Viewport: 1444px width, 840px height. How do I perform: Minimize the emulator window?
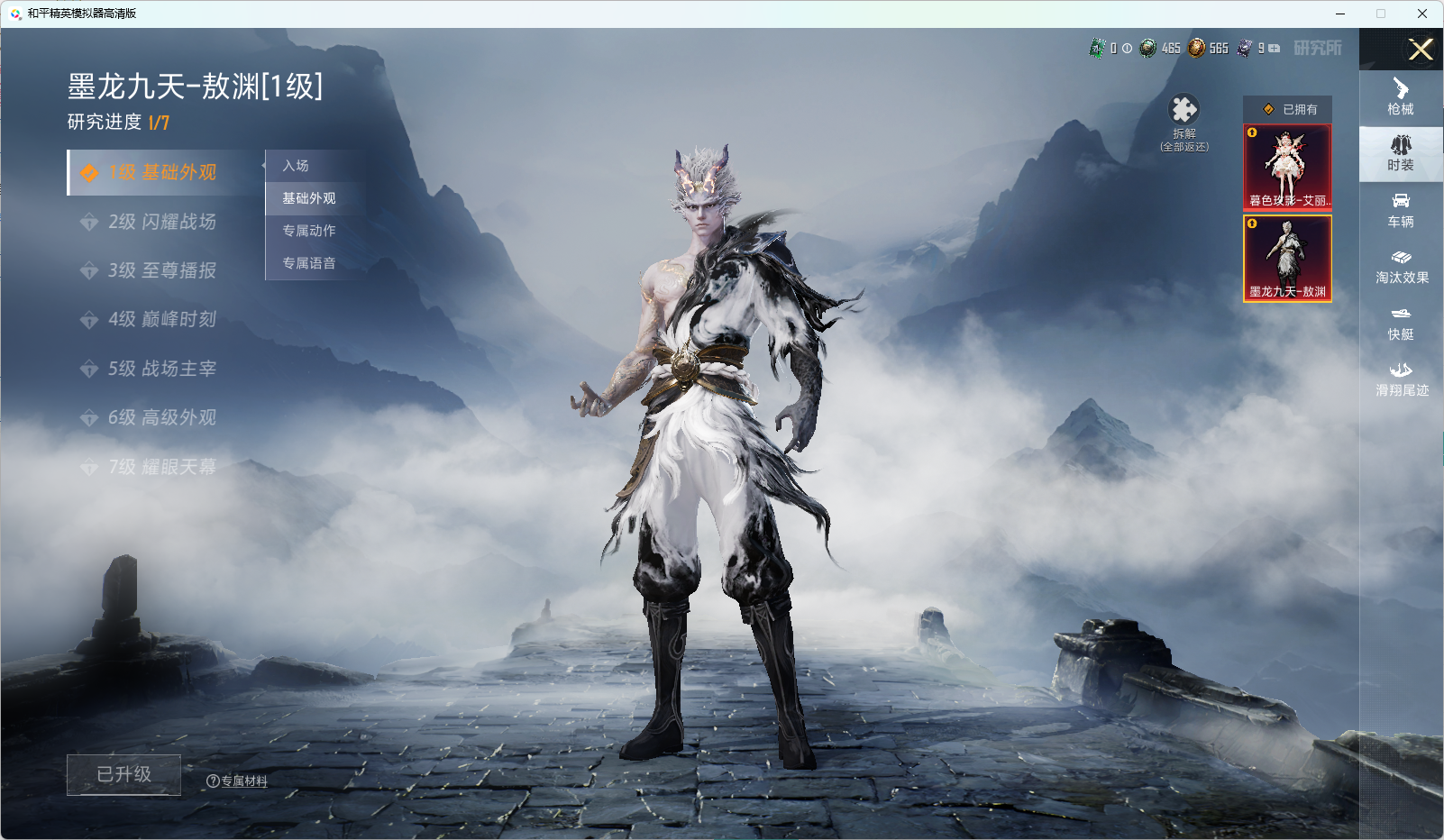pyautogui.click(x=1340, y=14)
